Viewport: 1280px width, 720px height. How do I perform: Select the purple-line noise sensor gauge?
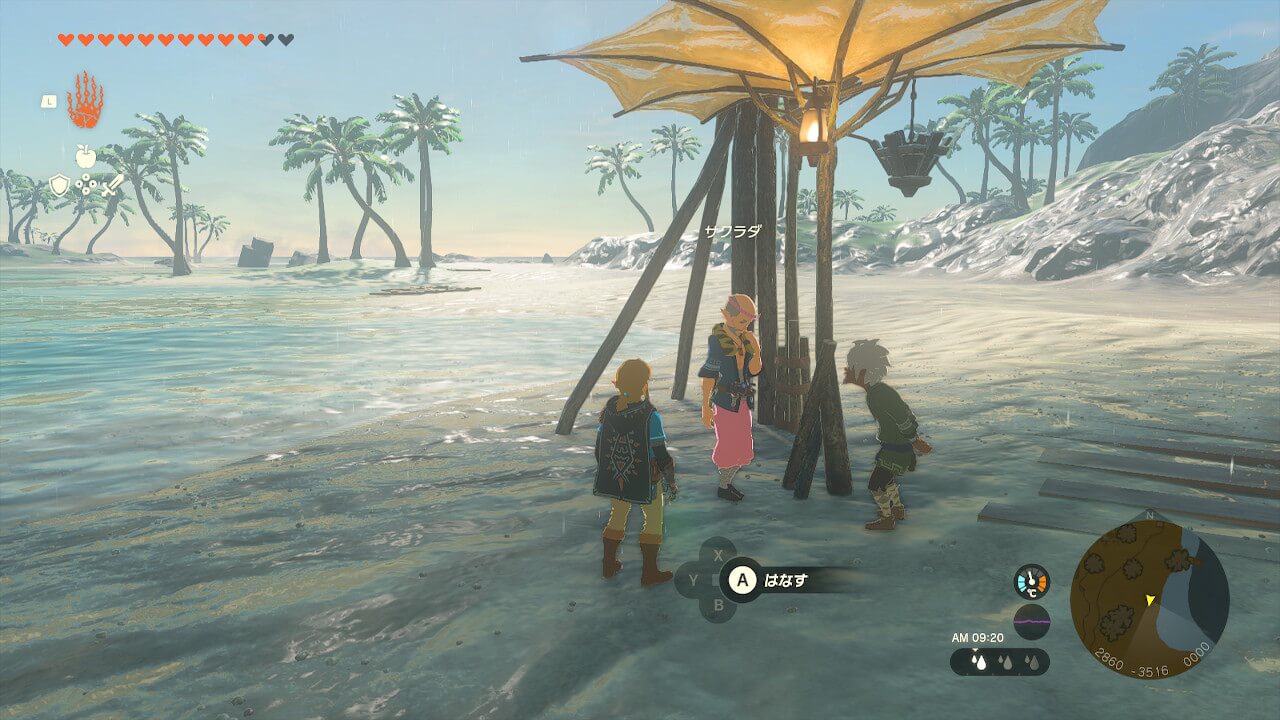pos(1032,621)
